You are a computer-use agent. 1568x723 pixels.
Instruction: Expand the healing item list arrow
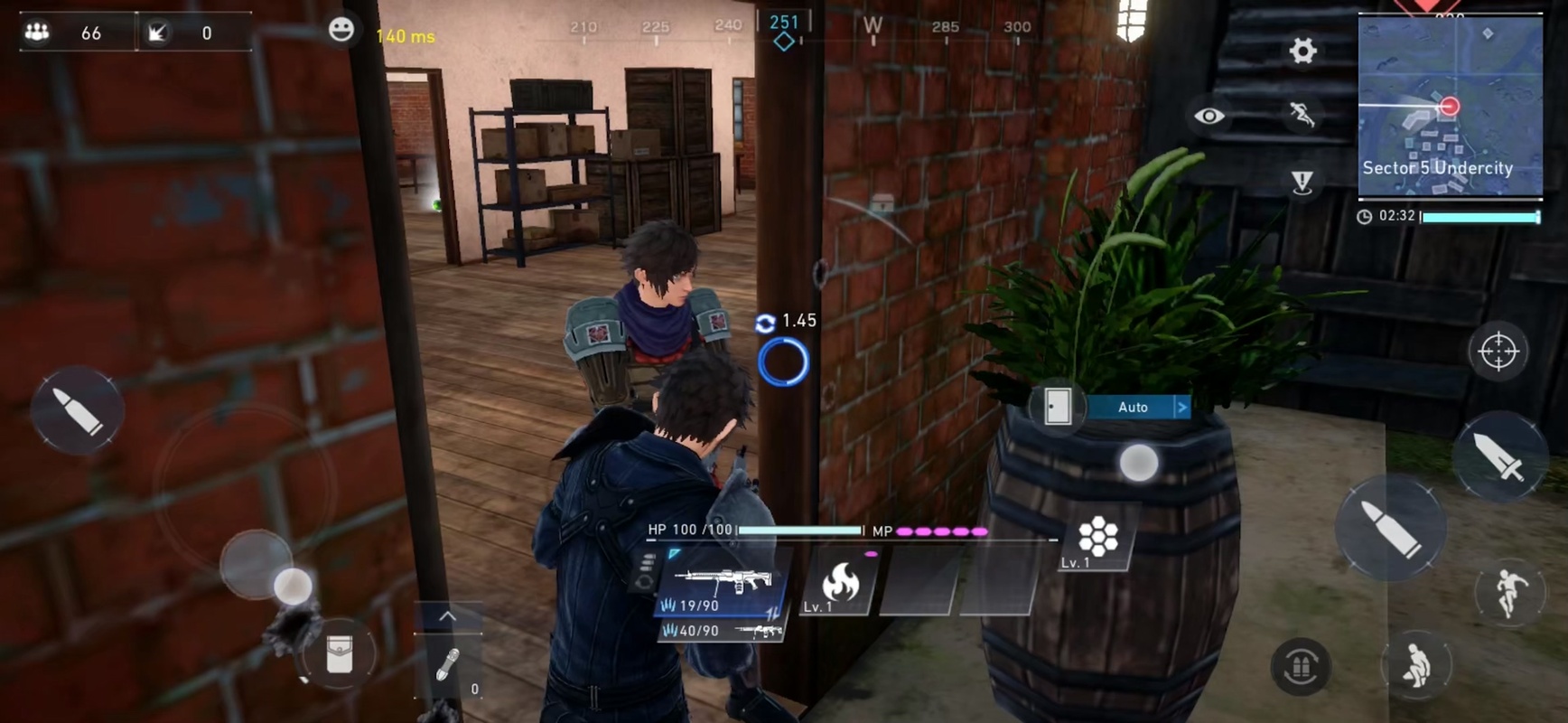447,616
